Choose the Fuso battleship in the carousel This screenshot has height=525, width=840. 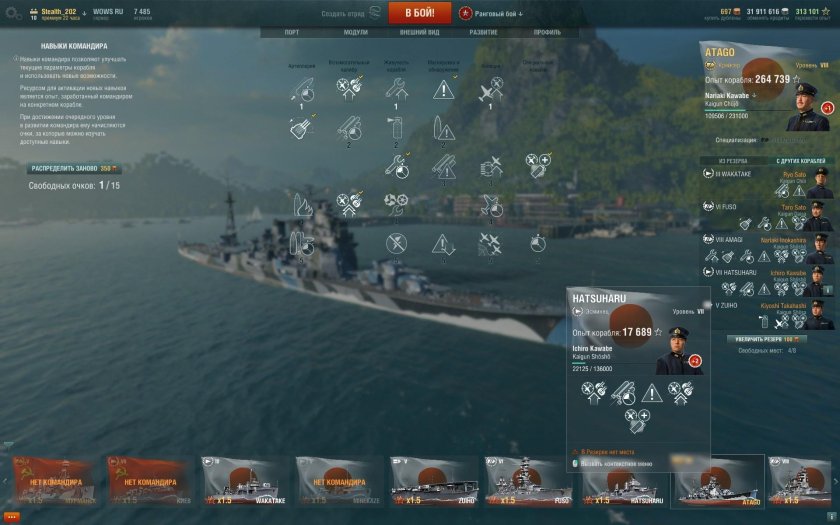coord(528,481)
